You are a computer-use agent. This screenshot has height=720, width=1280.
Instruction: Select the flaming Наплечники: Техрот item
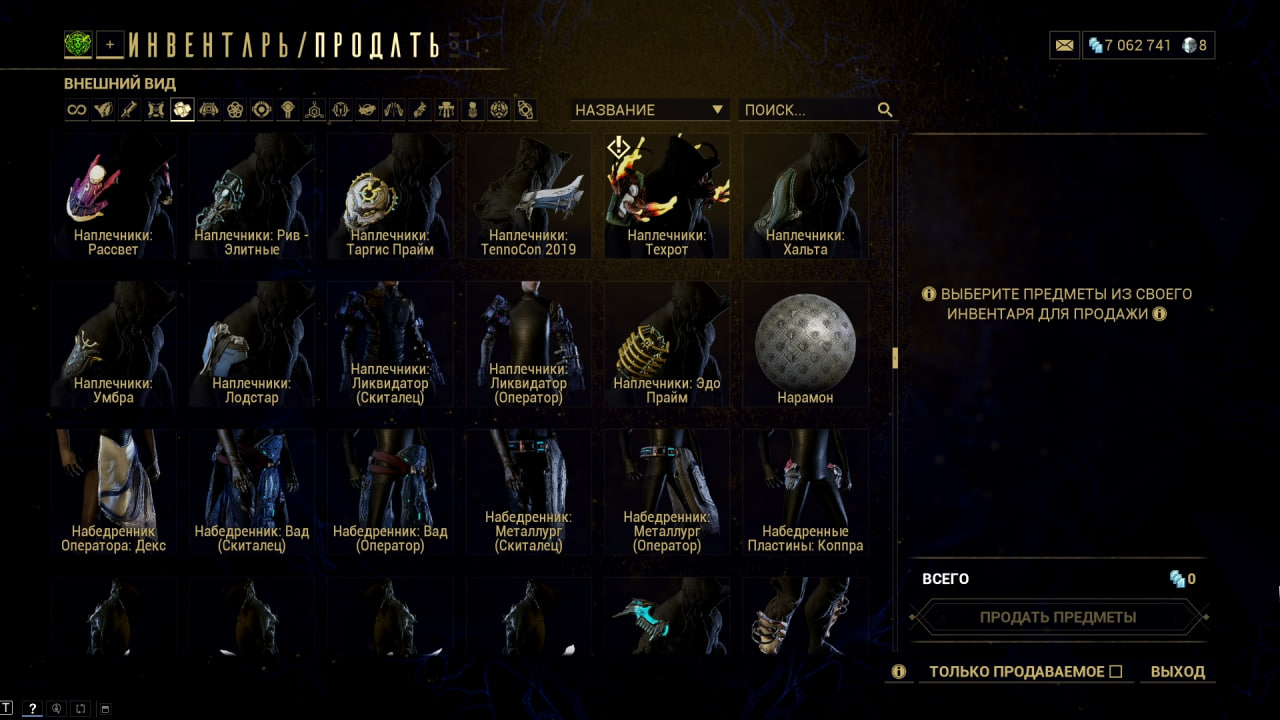tap(667, 196)
